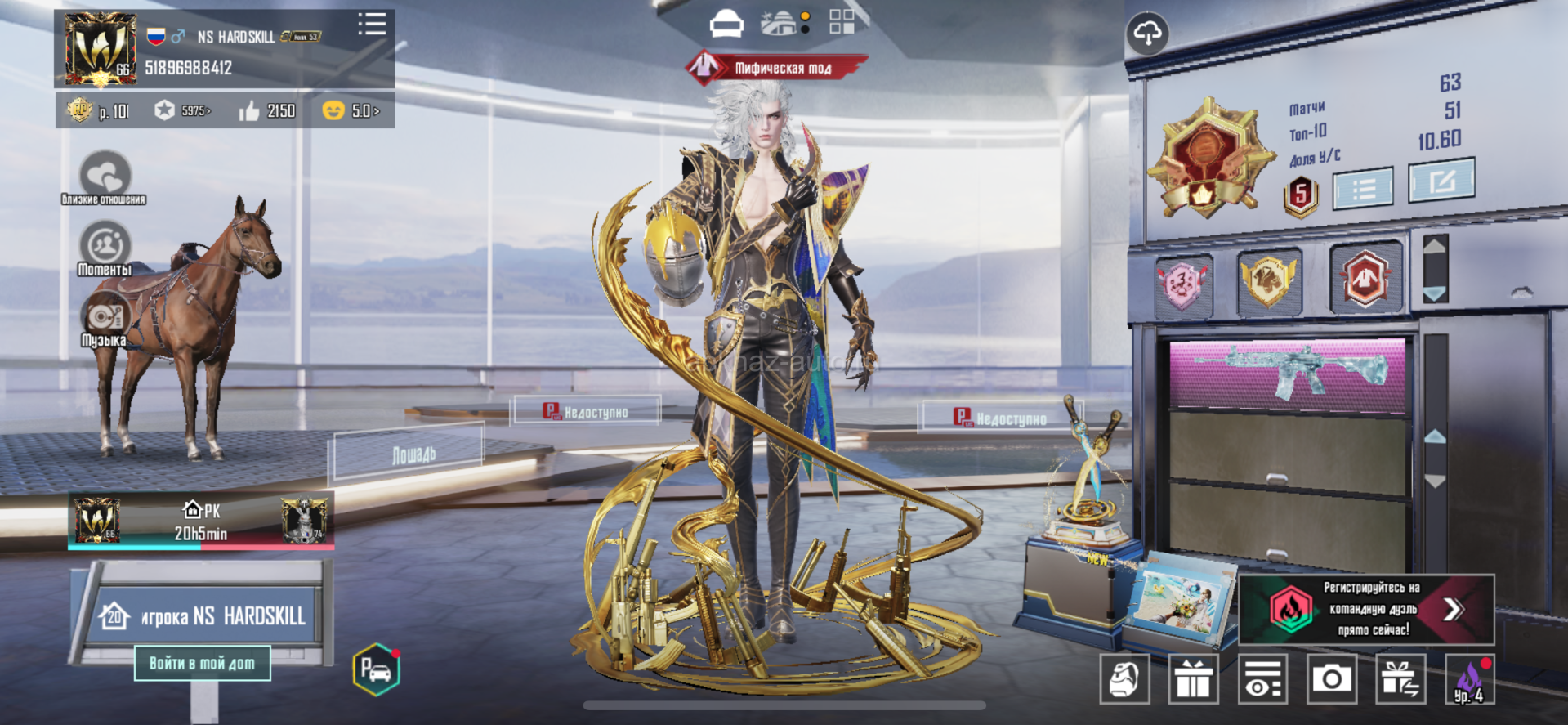Screen dimensions: 1568x725
Task: Give a like with thumbs-up icon
Action: tap(249, 111)
